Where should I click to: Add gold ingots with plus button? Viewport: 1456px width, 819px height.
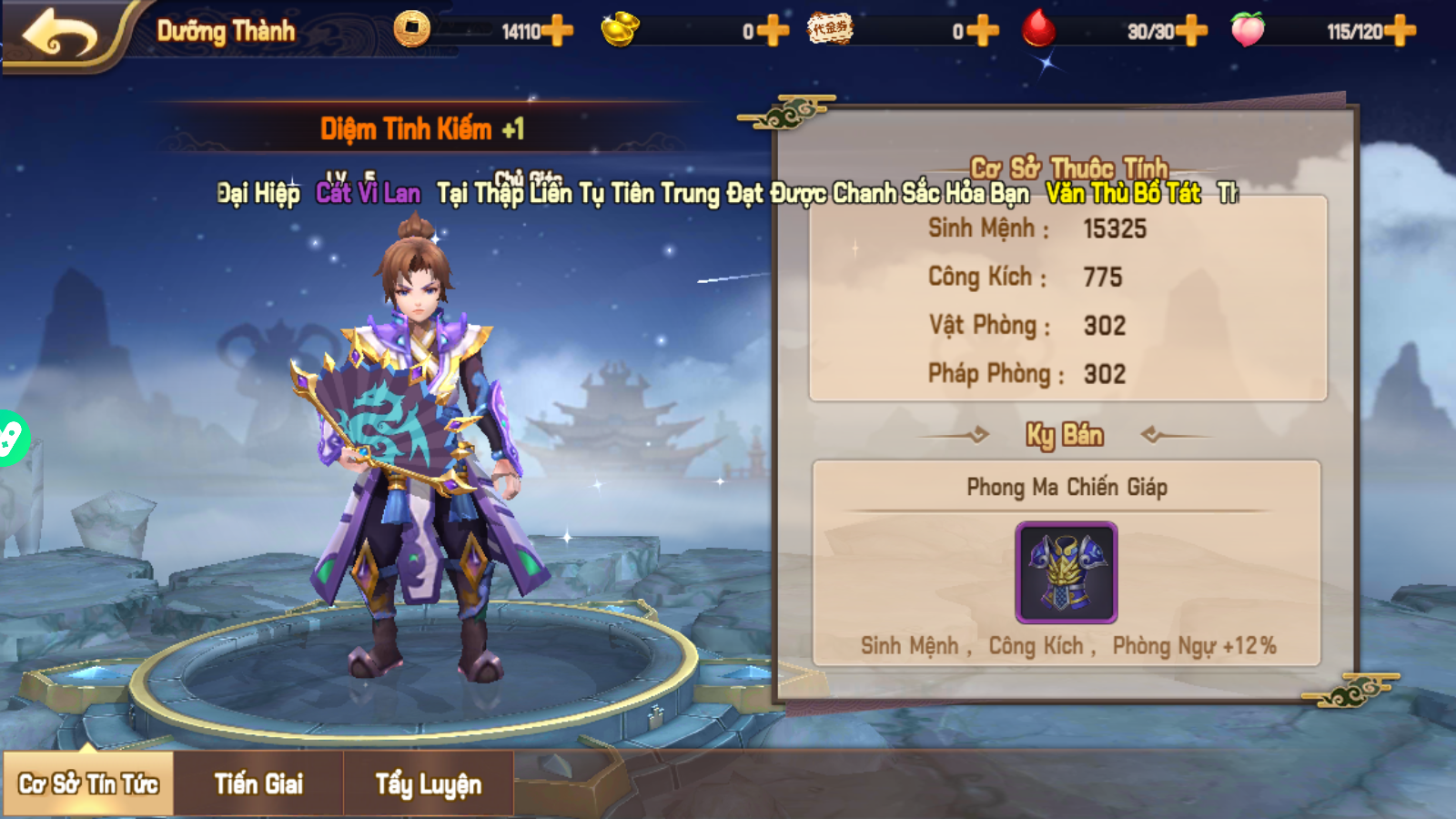pos(773,31)
